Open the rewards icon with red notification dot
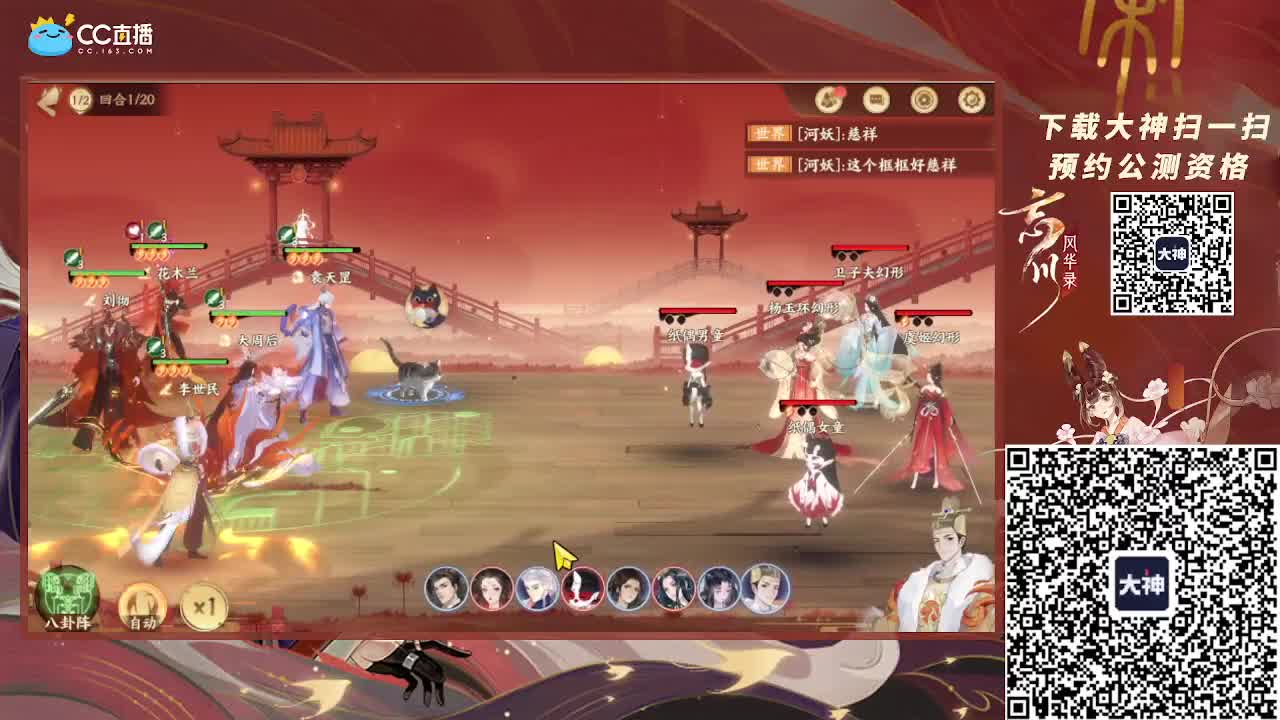 click(829, 99)
